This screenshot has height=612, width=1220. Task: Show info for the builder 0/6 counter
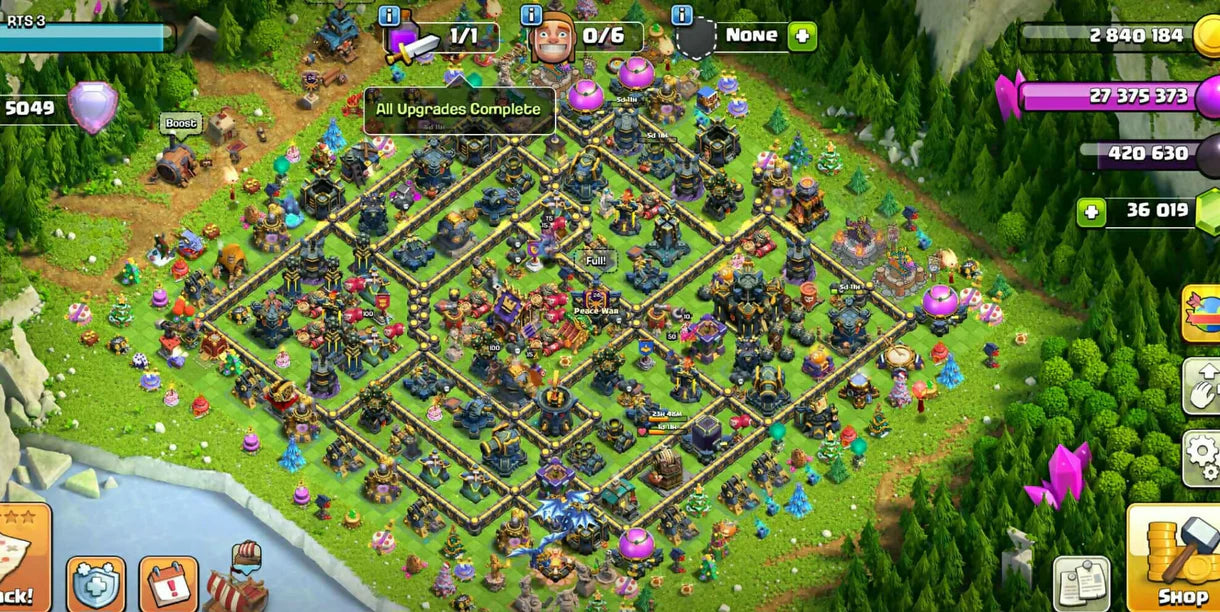coord(532,15)
